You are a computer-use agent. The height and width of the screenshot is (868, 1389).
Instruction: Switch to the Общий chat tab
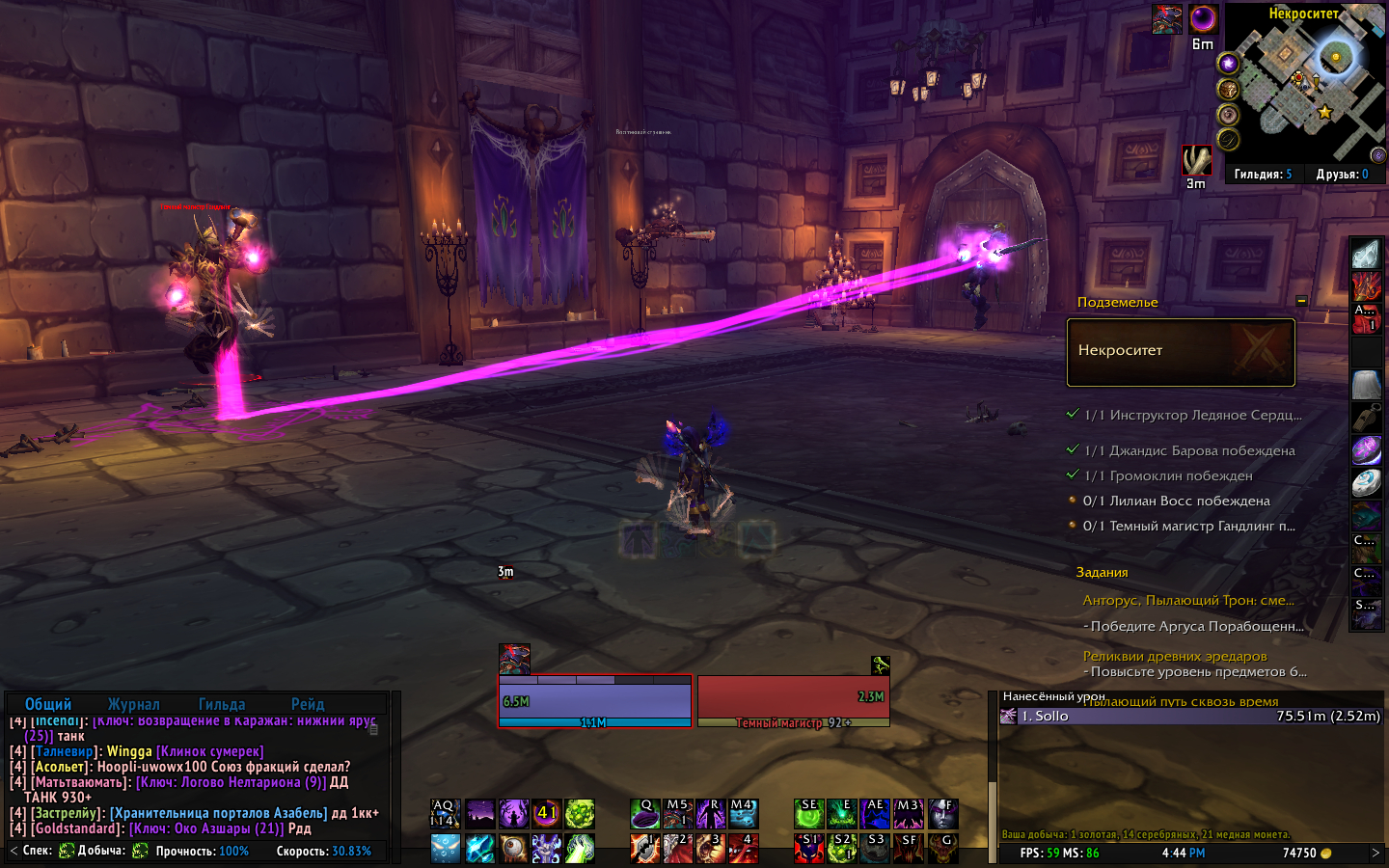(x=48, y=704)
